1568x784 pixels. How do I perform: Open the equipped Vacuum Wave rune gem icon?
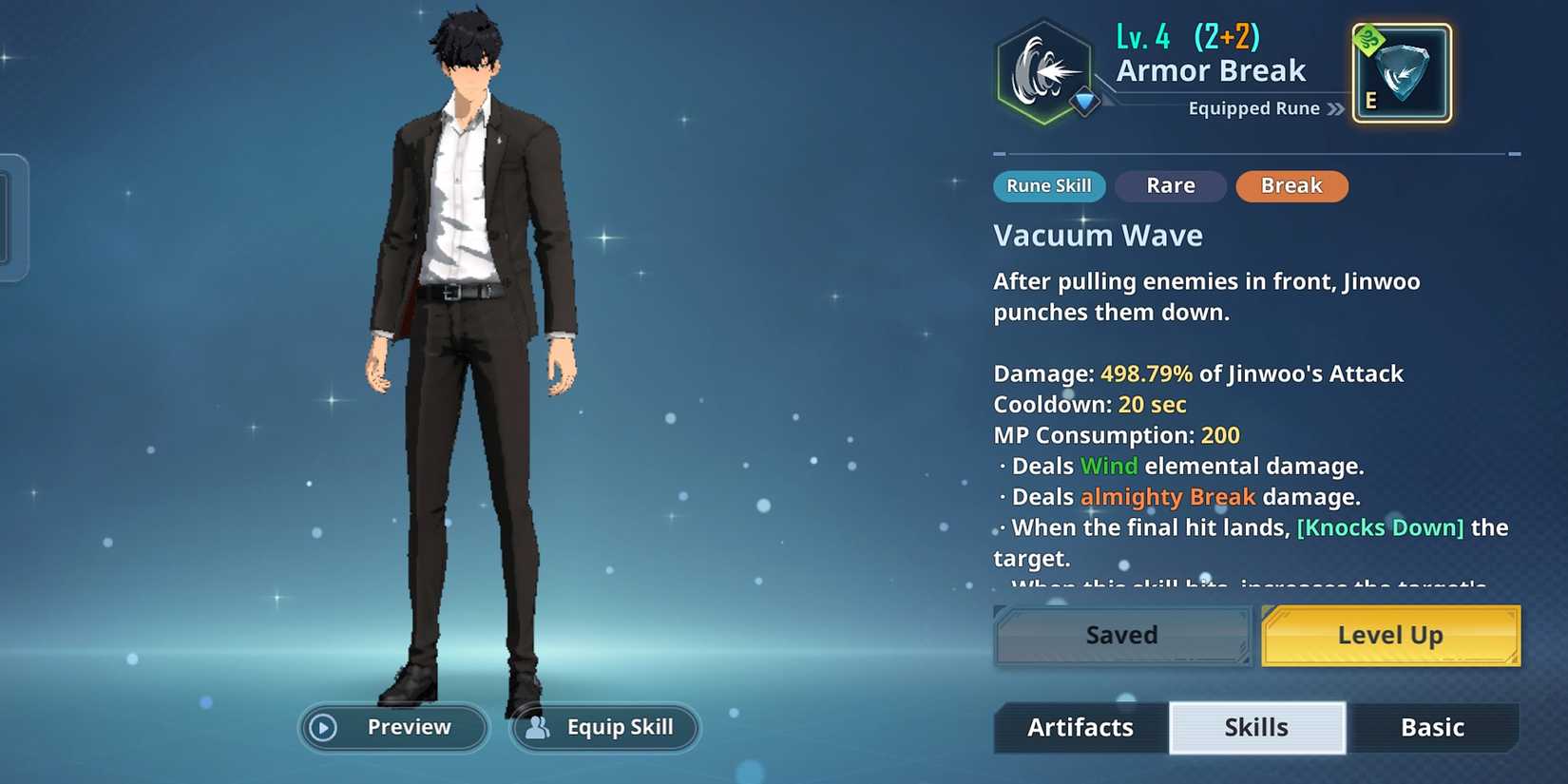(1402, 71)
